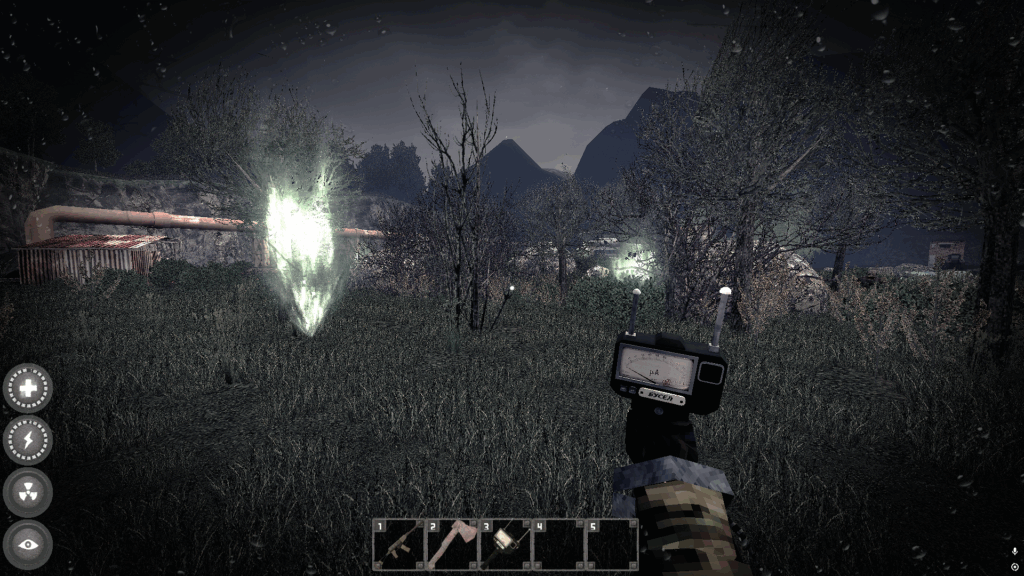Click the radiation trefoil status icon
The image size is (1024, 576).
pos(28,492)
